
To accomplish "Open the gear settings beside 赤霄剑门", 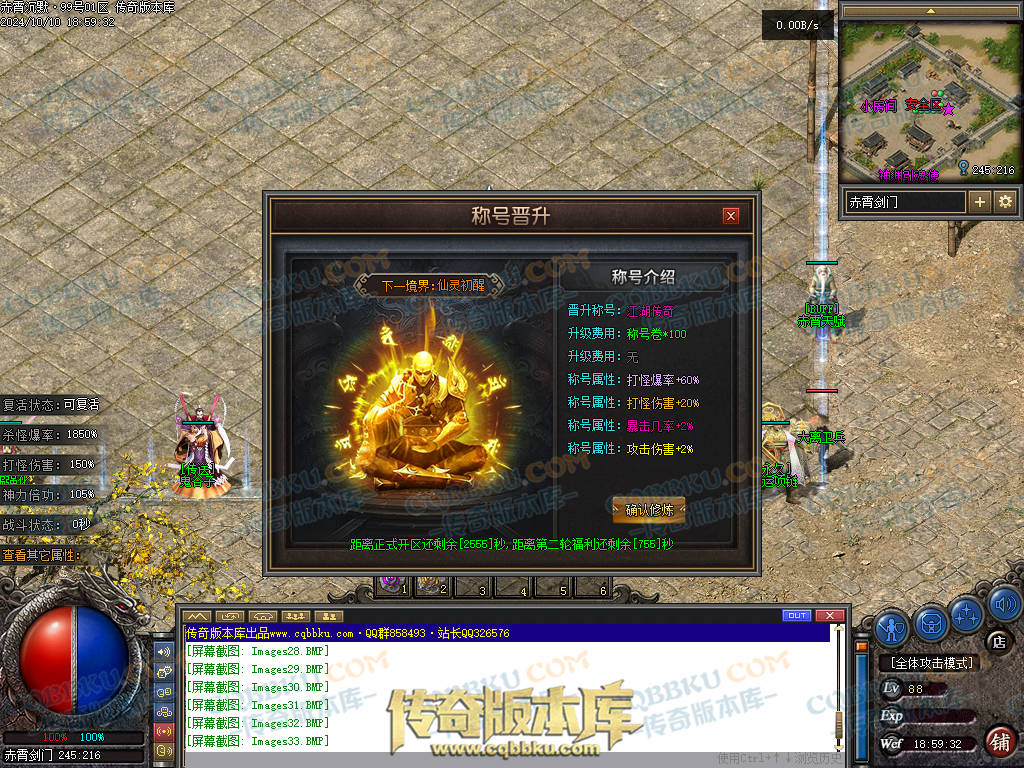I will pyautogui.click(x=1005, y=202).
